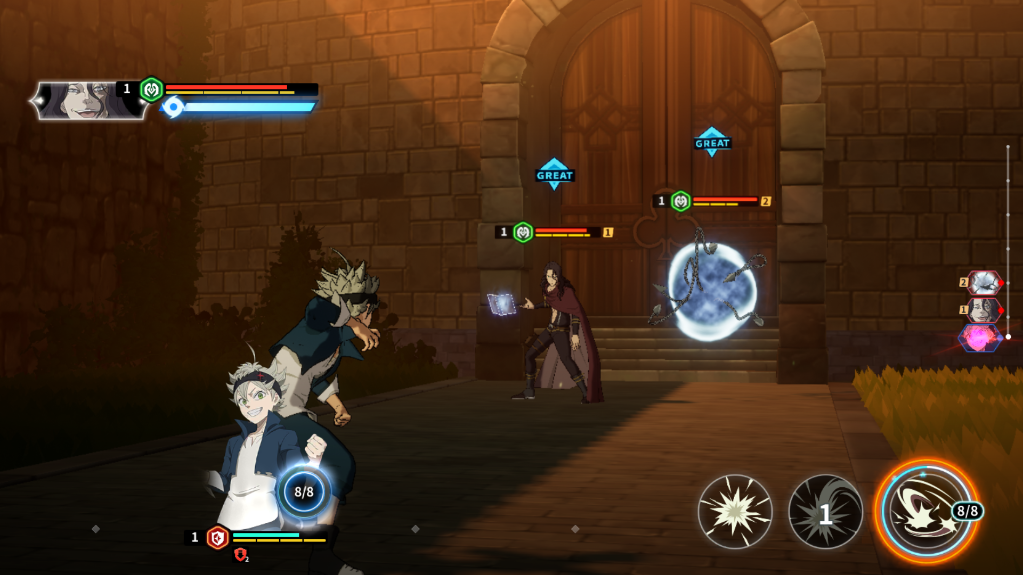Select the pink orb turn order icon
Screen dimensions: 1023x575
pos(980,338)
